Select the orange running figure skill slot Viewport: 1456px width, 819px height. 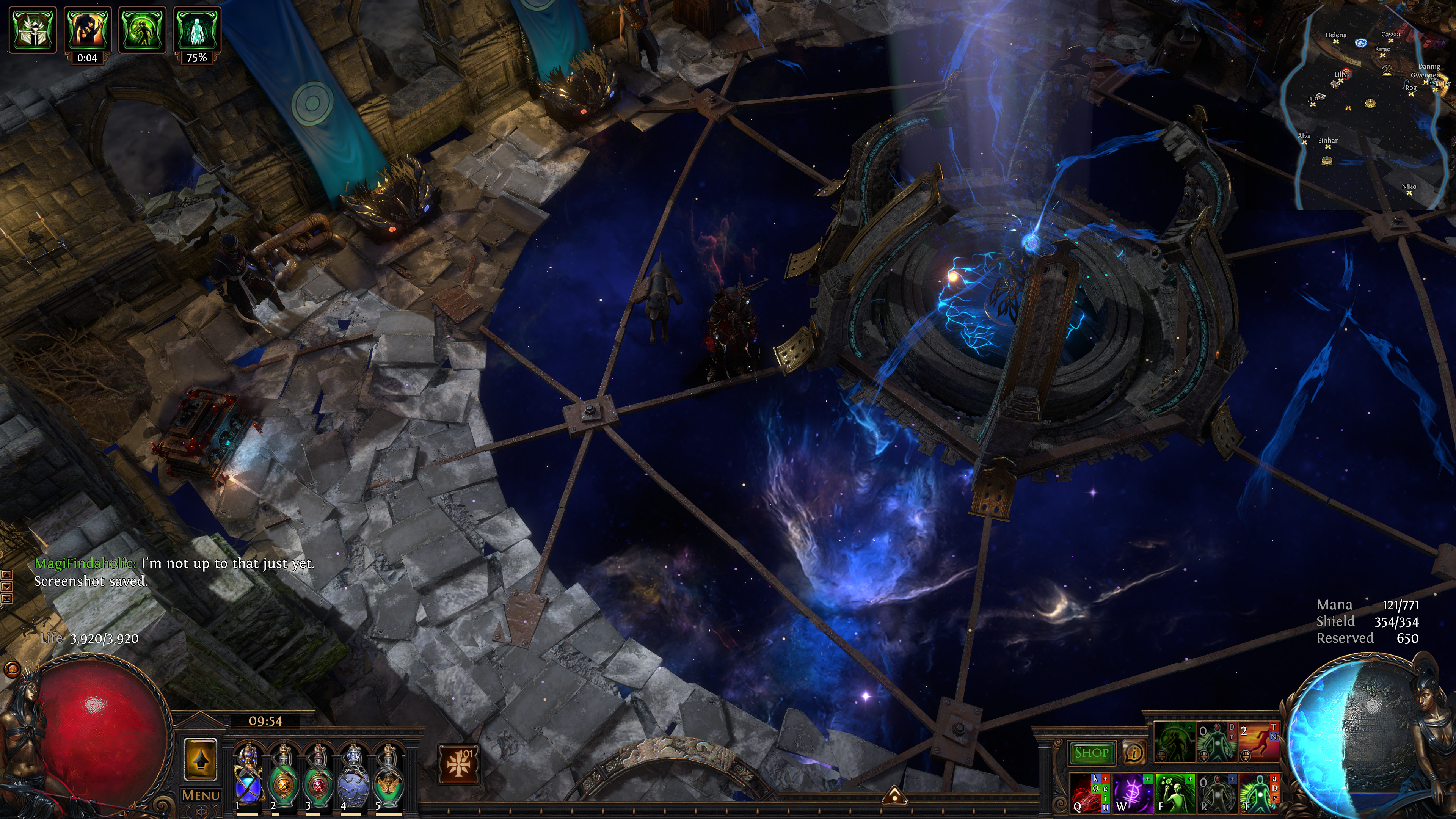click(1259, 742)
